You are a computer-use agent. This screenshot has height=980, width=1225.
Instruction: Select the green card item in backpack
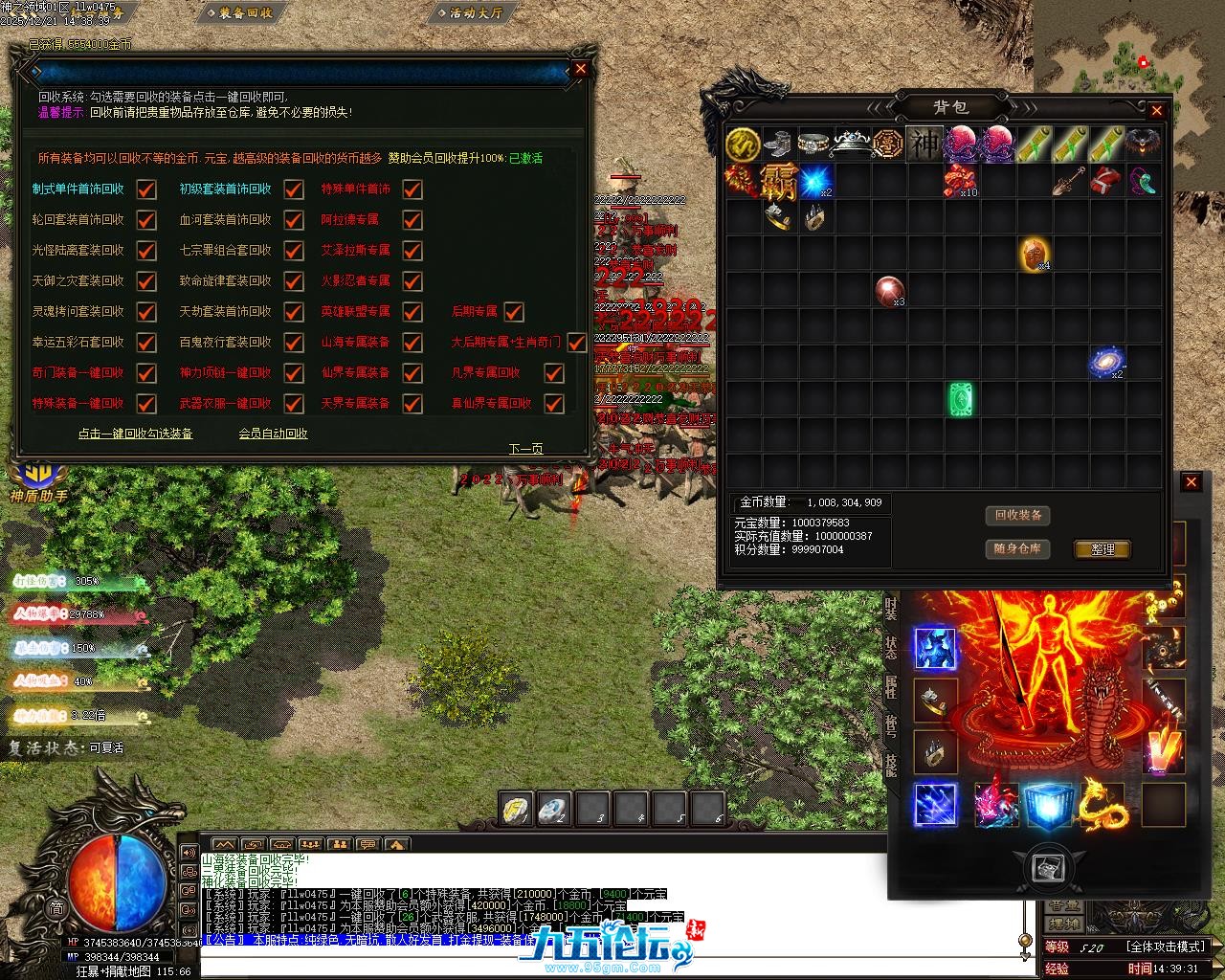(960, 399)
